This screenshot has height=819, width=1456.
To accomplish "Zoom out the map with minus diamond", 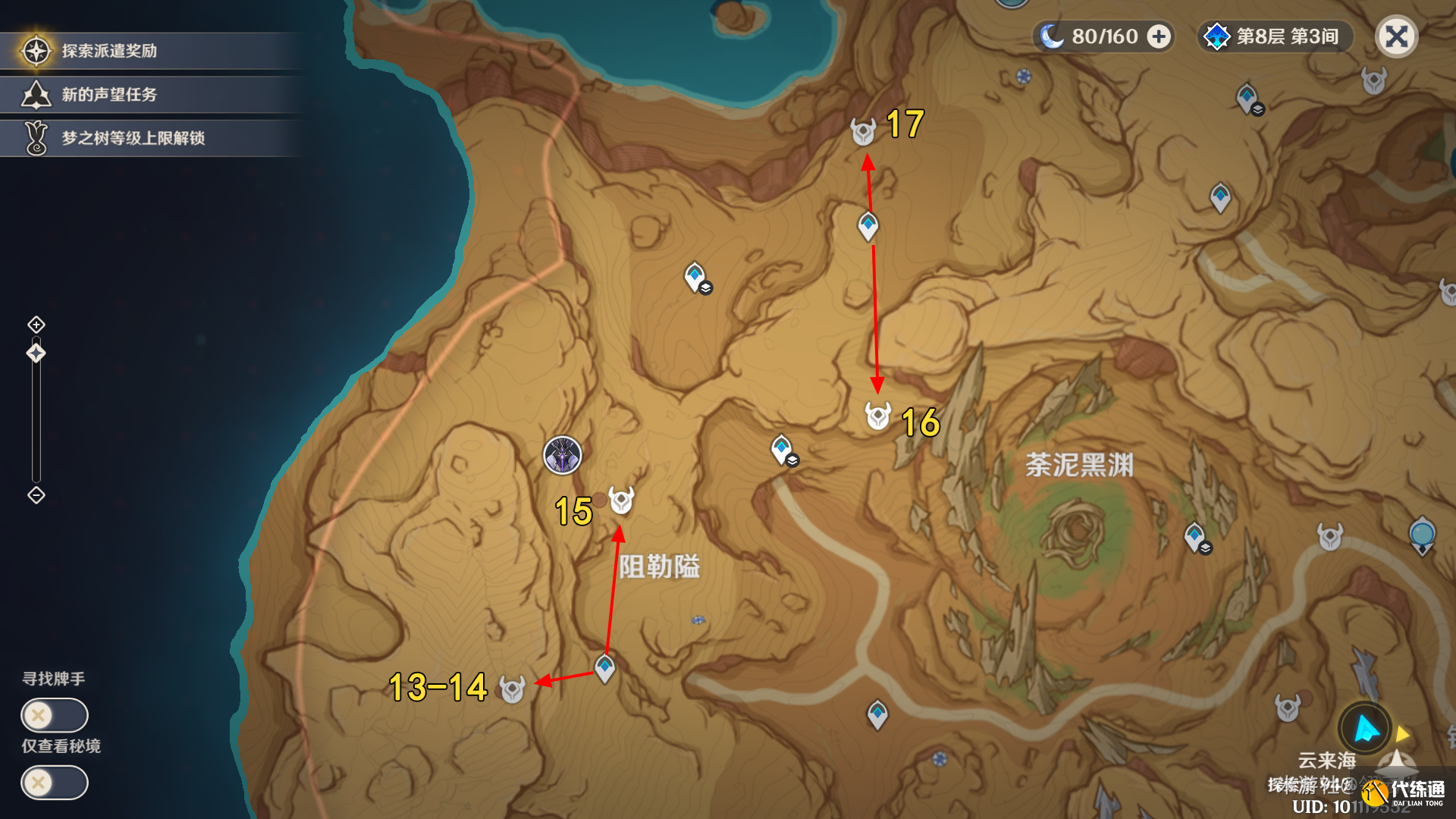I will pos(36,495).
